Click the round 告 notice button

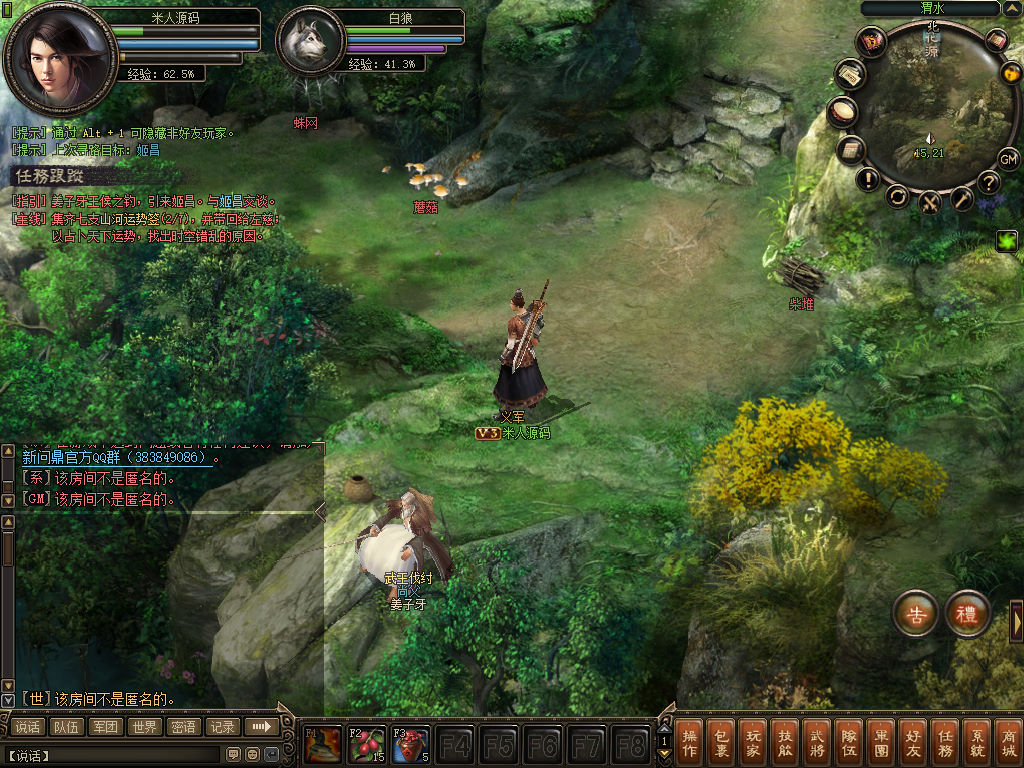(915, 614)
